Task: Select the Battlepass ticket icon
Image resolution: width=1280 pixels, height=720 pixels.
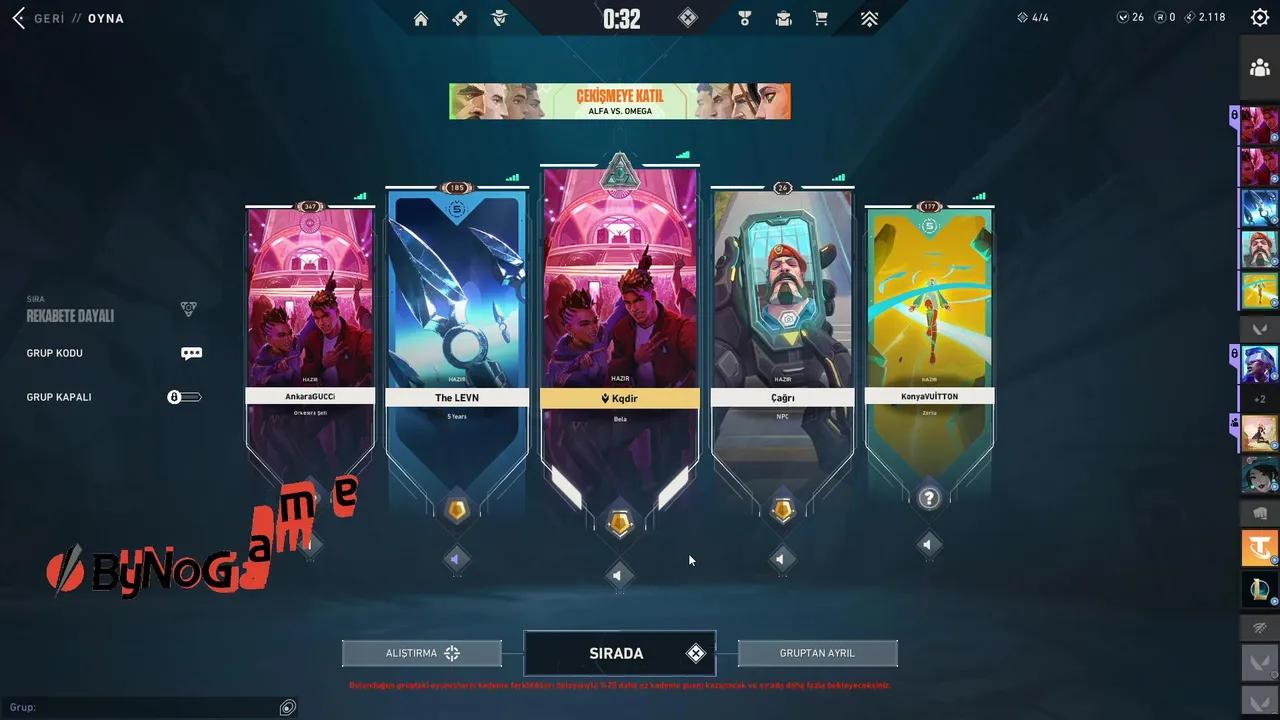Action: [459, 18]
